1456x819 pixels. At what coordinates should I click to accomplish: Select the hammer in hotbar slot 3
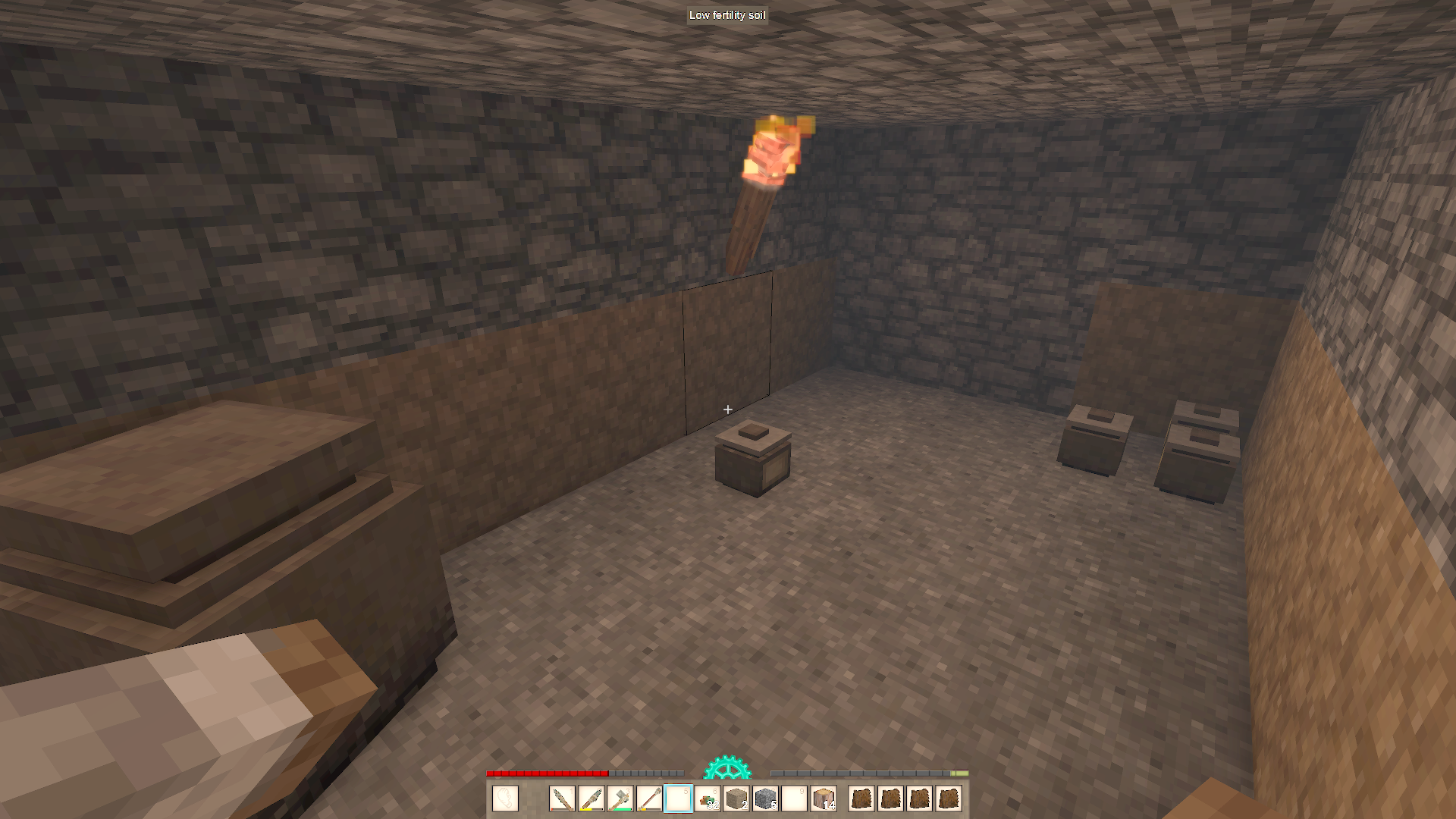coord(621,799)
